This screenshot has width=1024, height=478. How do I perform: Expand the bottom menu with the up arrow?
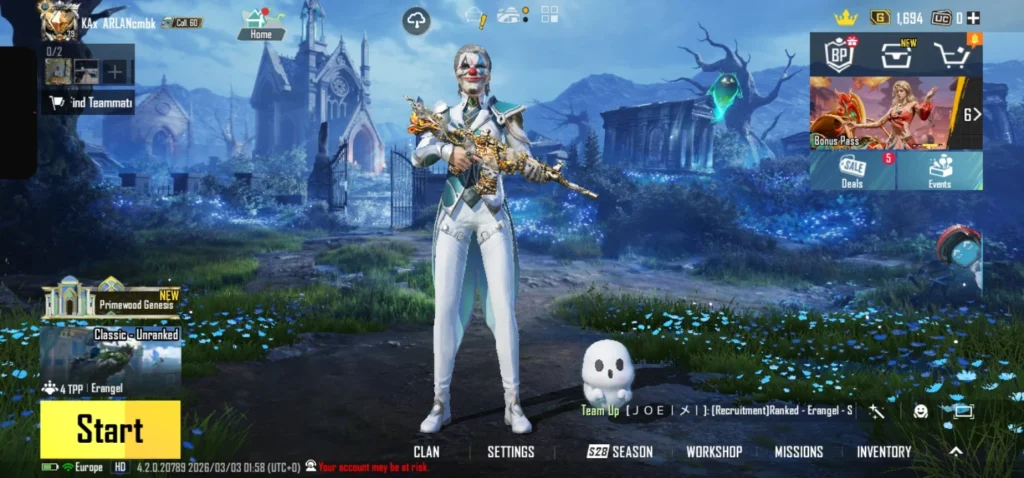(956, 452)
